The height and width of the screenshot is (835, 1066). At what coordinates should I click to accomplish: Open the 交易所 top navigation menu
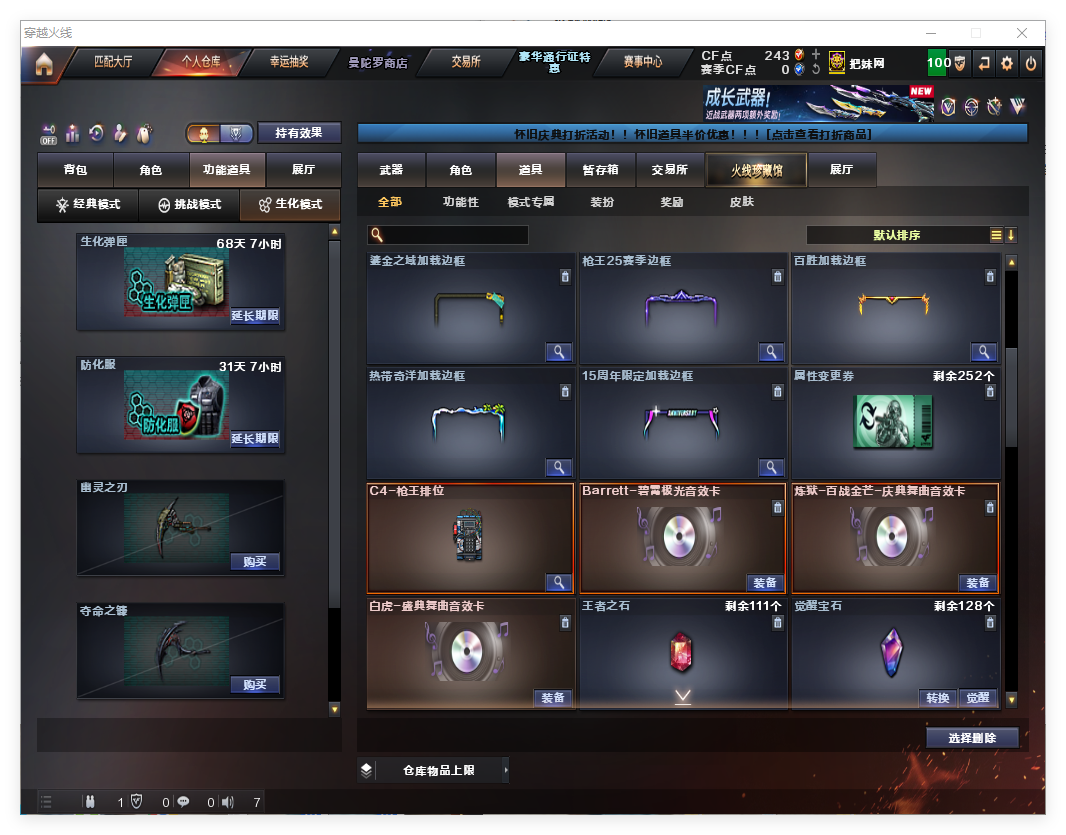[465, 62]
